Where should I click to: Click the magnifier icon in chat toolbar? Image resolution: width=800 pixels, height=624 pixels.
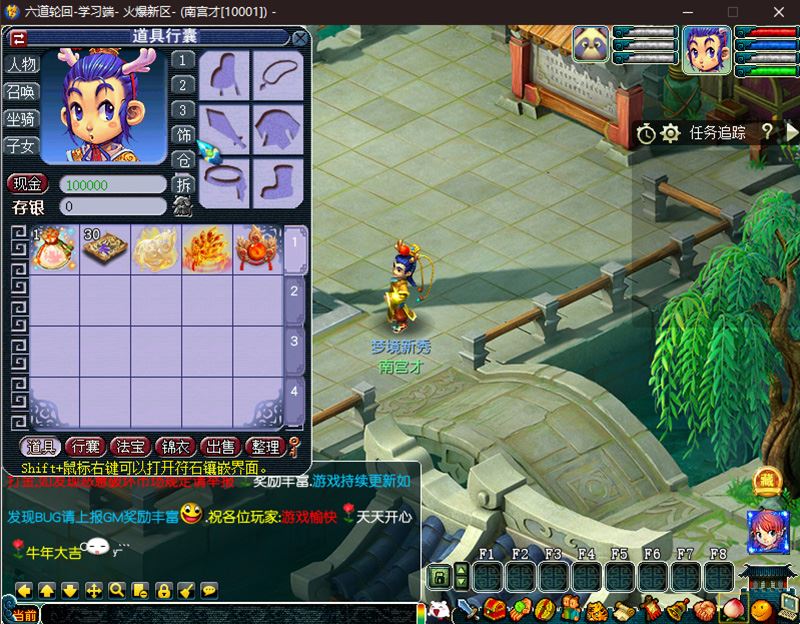(117, 590)
